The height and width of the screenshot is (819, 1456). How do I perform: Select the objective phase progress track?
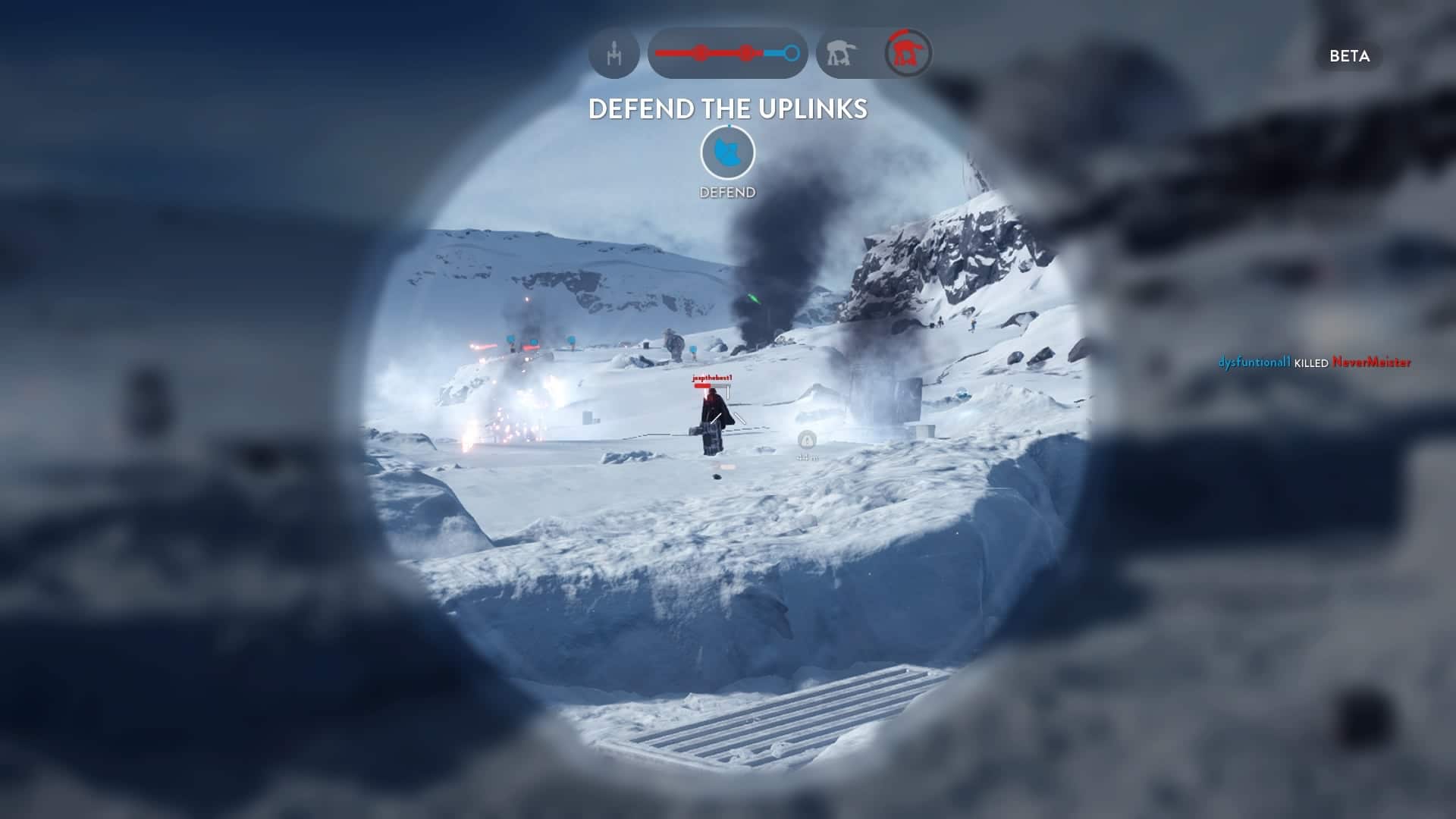tap(727, 54)
